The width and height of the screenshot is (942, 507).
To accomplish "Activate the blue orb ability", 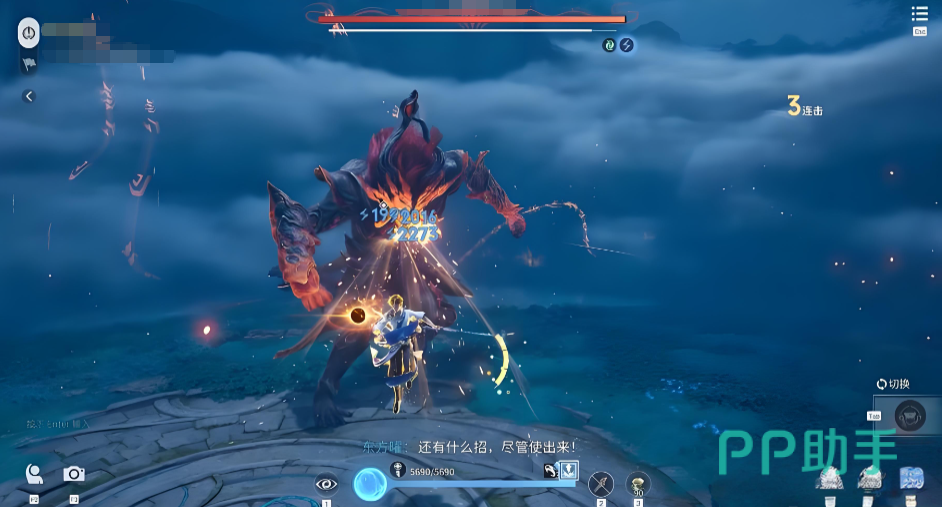I will point(370,485).
